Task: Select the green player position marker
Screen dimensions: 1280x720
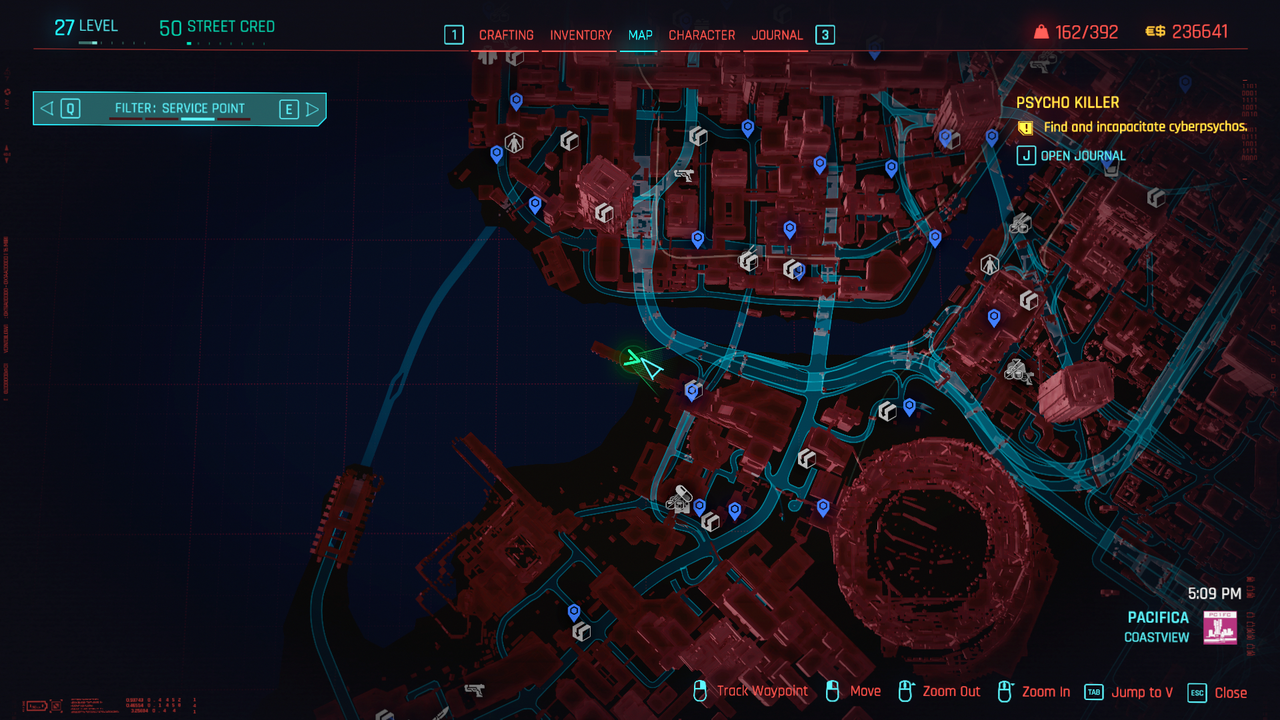Action: [x=632, y=359]
